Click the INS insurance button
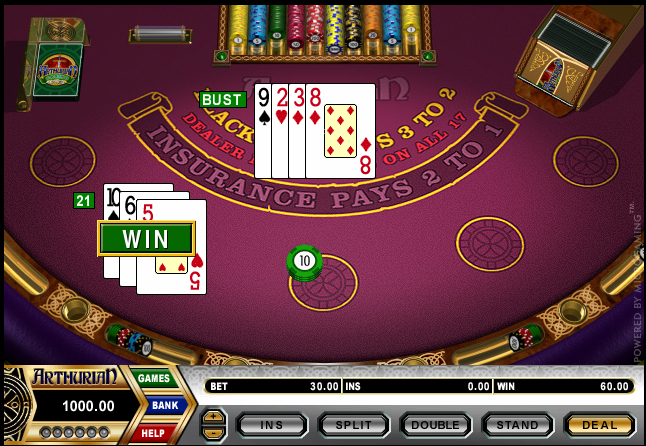646x446 pixels. coord(271,425)
